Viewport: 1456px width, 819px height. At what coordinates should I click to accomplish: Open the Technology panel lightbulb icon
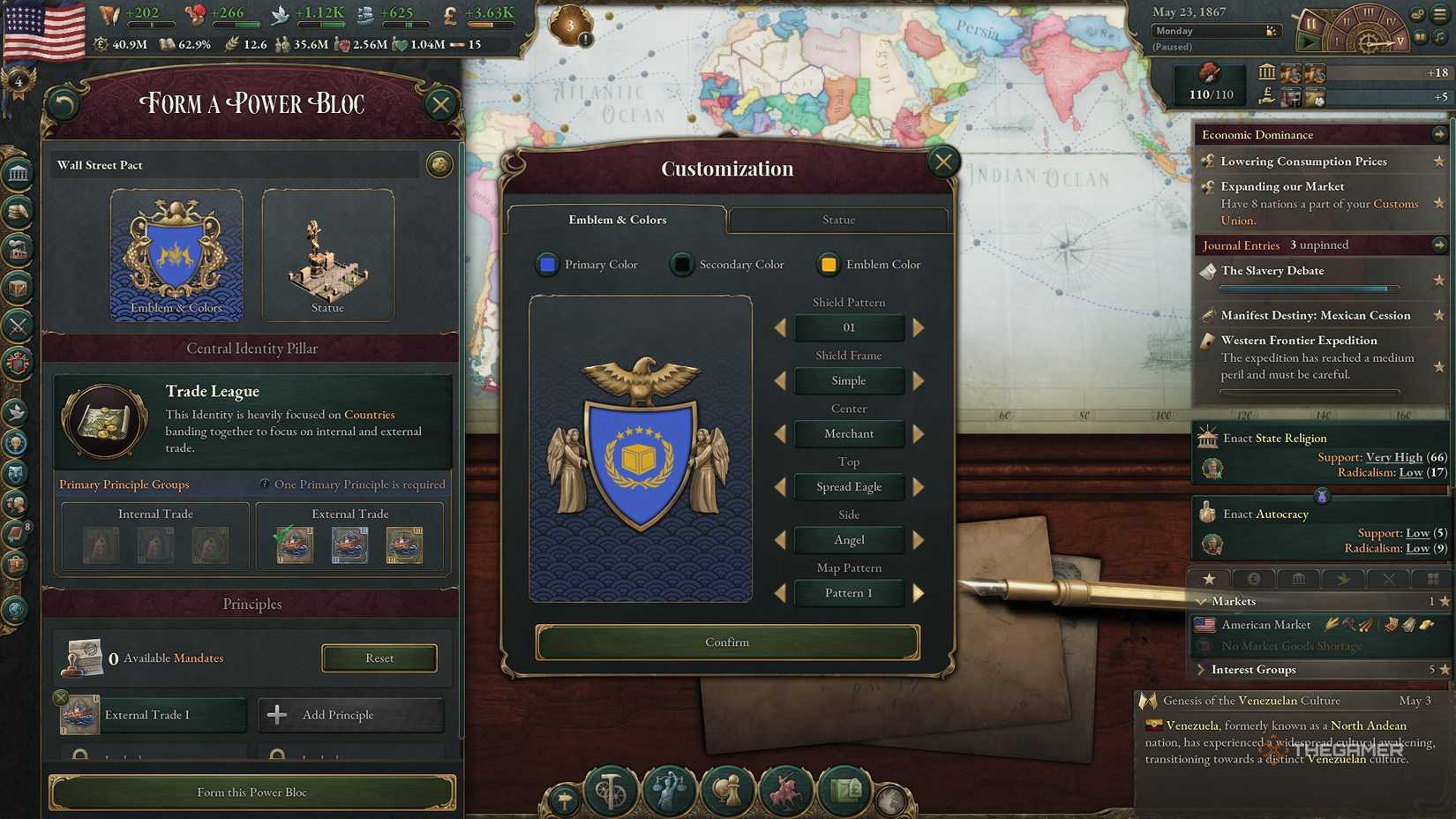(18, 445)
